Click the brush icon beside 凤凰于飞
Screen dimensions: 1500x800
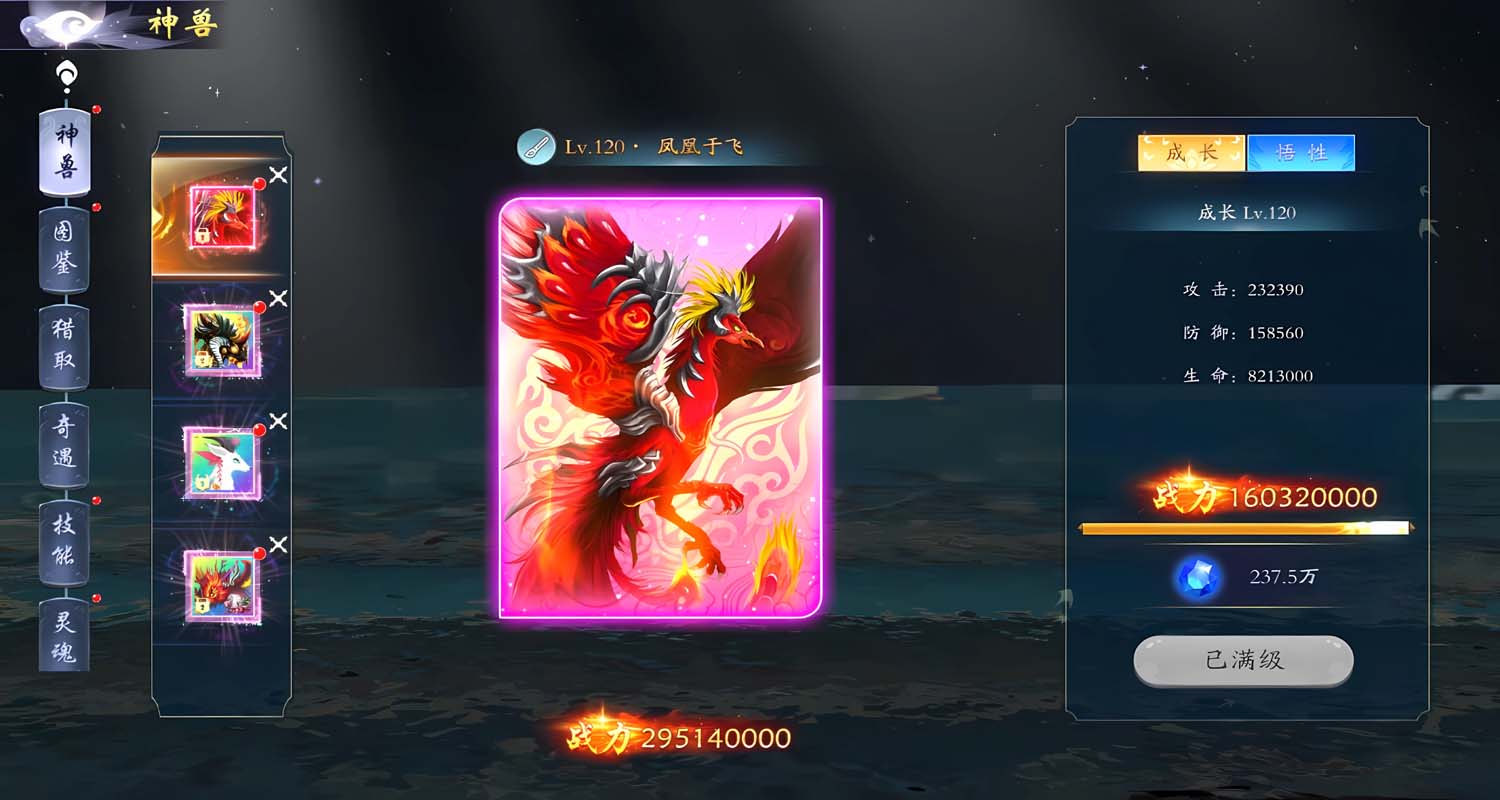pyautogui.click(x=536, y=147)
